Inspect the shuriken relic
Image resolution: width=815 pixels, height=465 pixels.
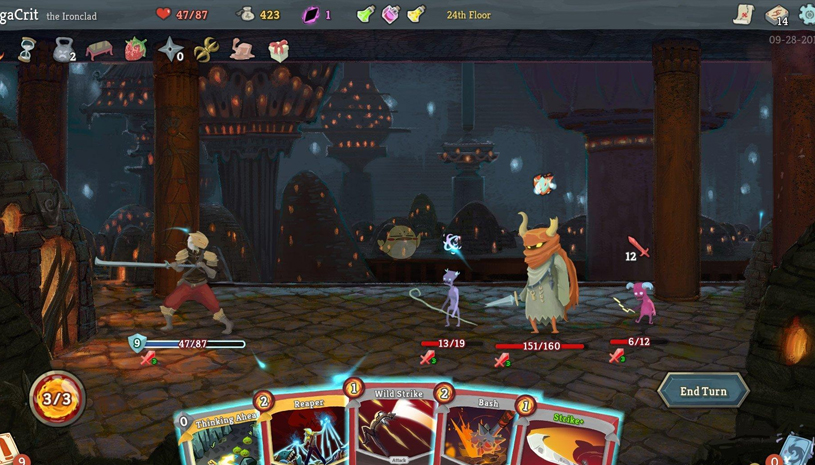(x=171, y=48)
